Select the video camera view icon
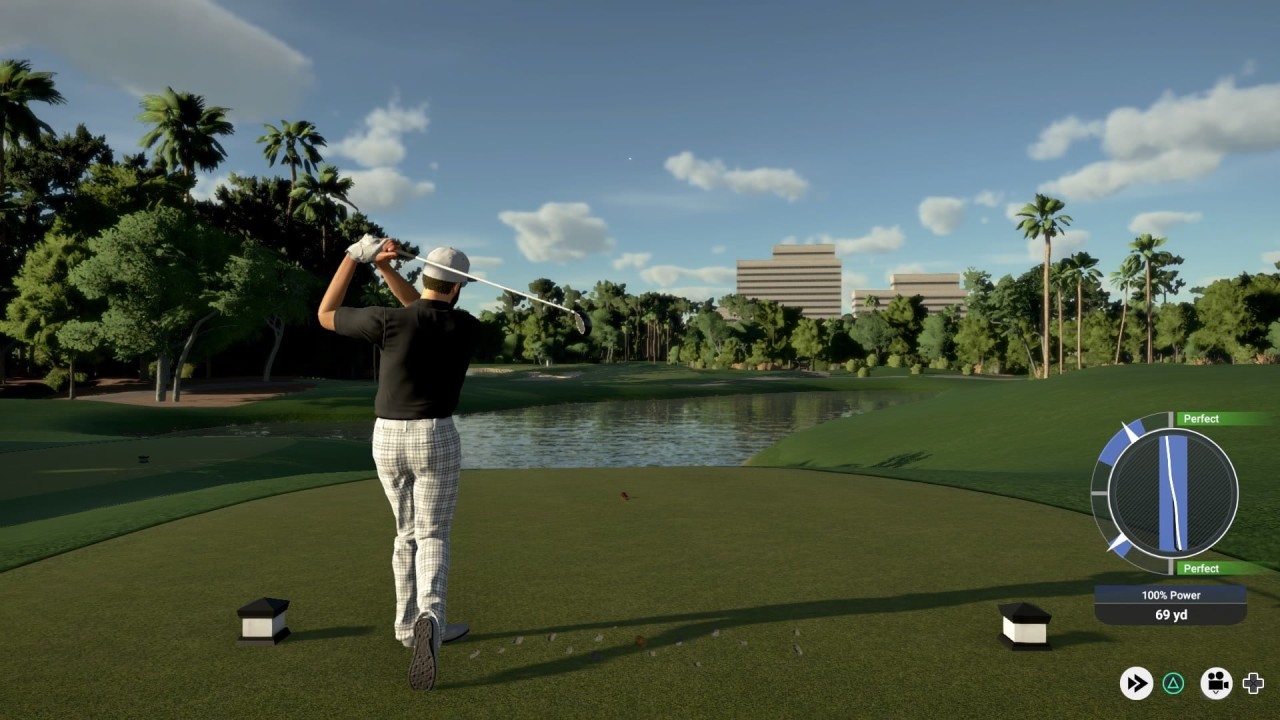Image resolution: width=1280 pixels, height=720 pixels. [1216, 683]
